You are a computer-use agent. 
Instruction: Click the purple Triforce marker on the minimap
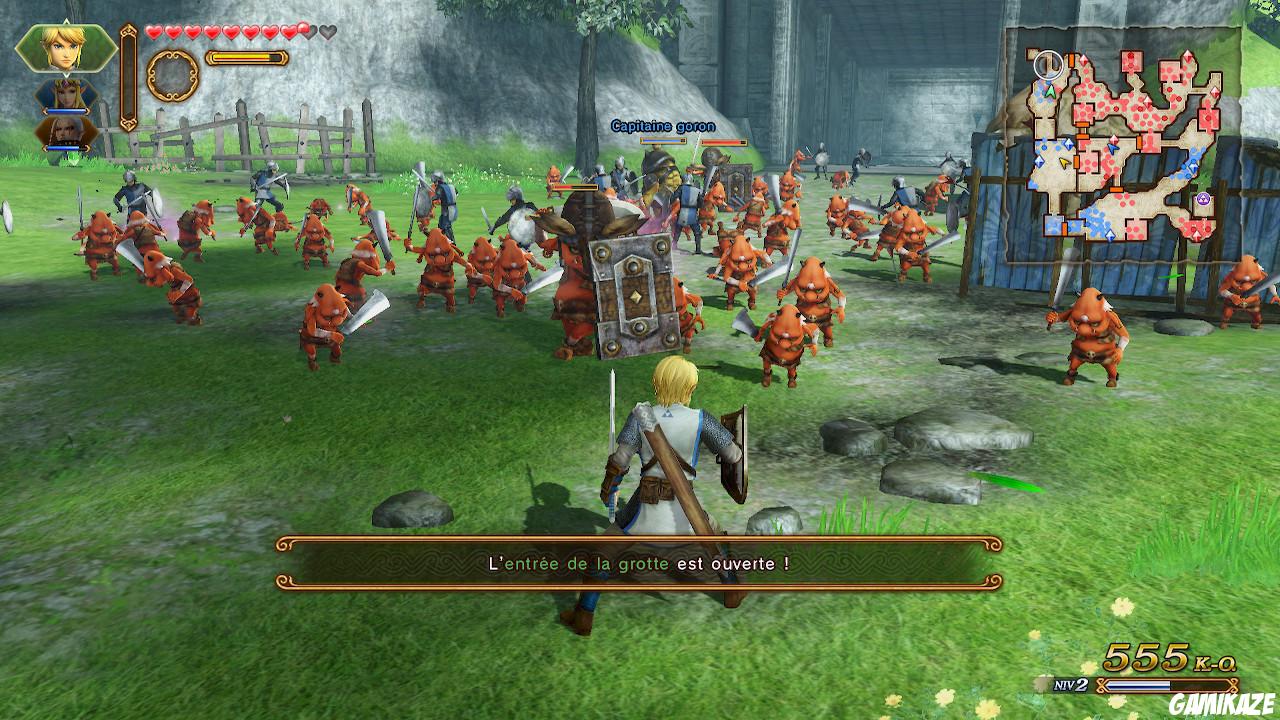coord(1202,198)
